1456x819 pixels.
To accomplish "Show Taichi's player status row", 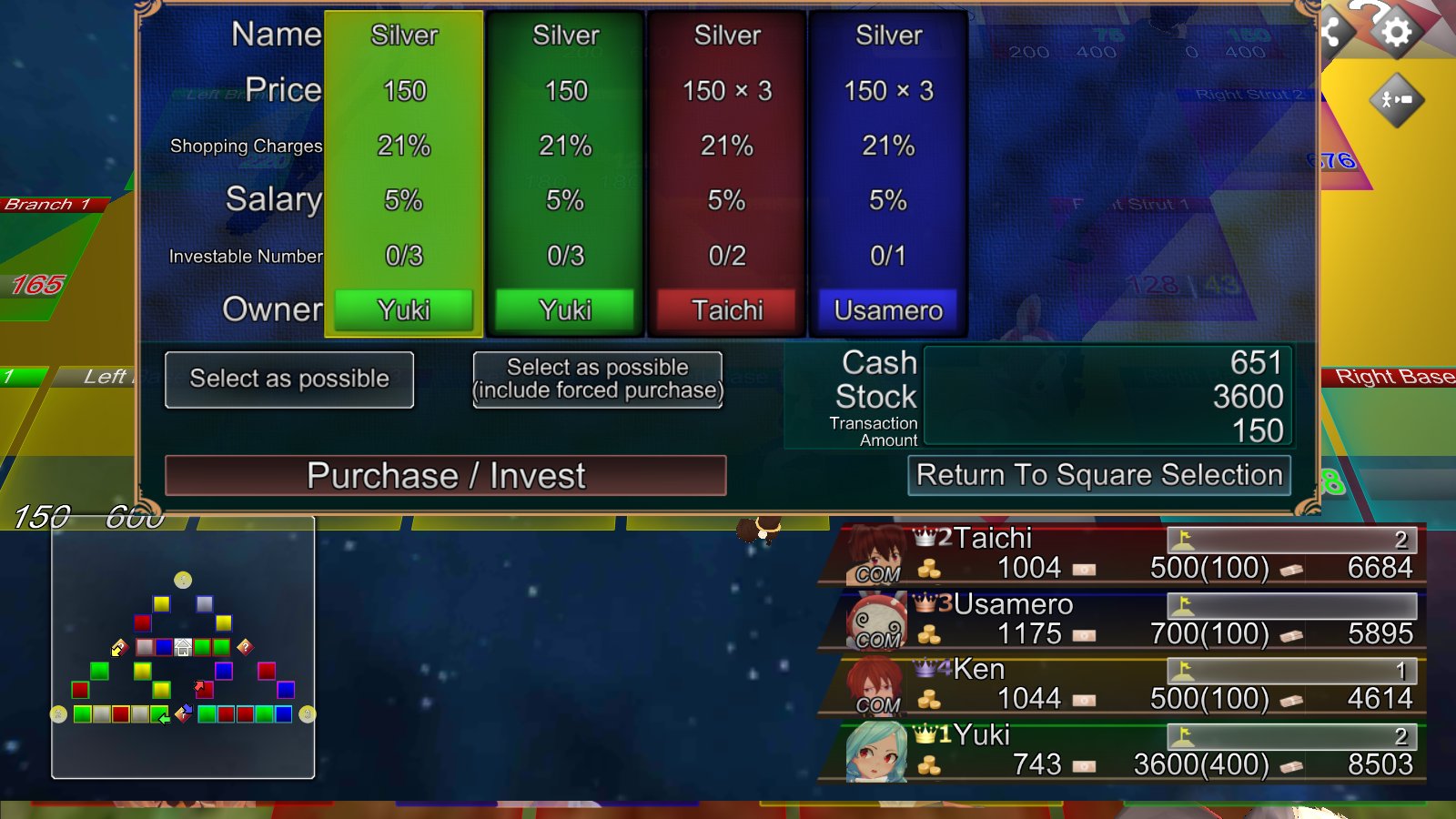I will pyautogui.click(x=1124, y=554).
